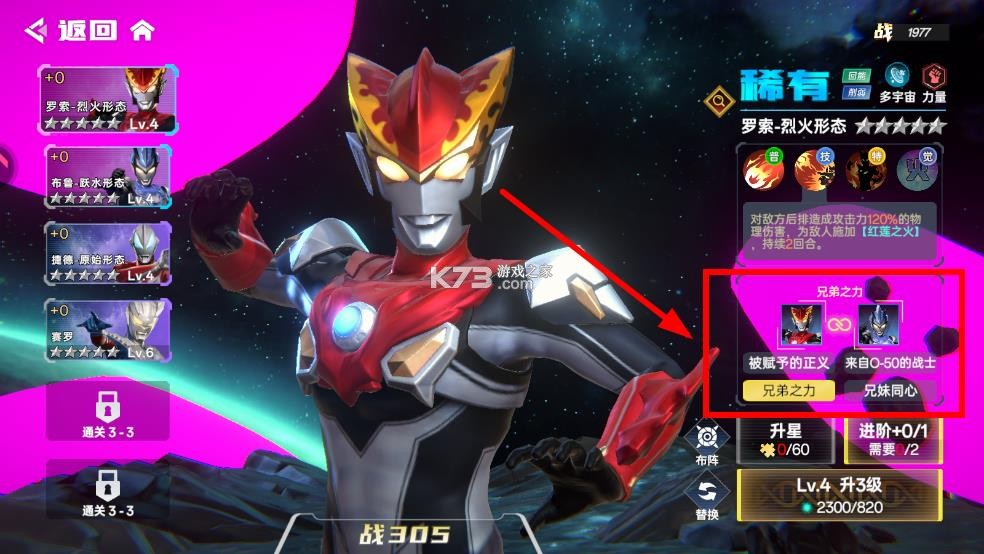The image size is (984, 554).
Task: View the 普 basic attack skill
Action: click(764, 171)
